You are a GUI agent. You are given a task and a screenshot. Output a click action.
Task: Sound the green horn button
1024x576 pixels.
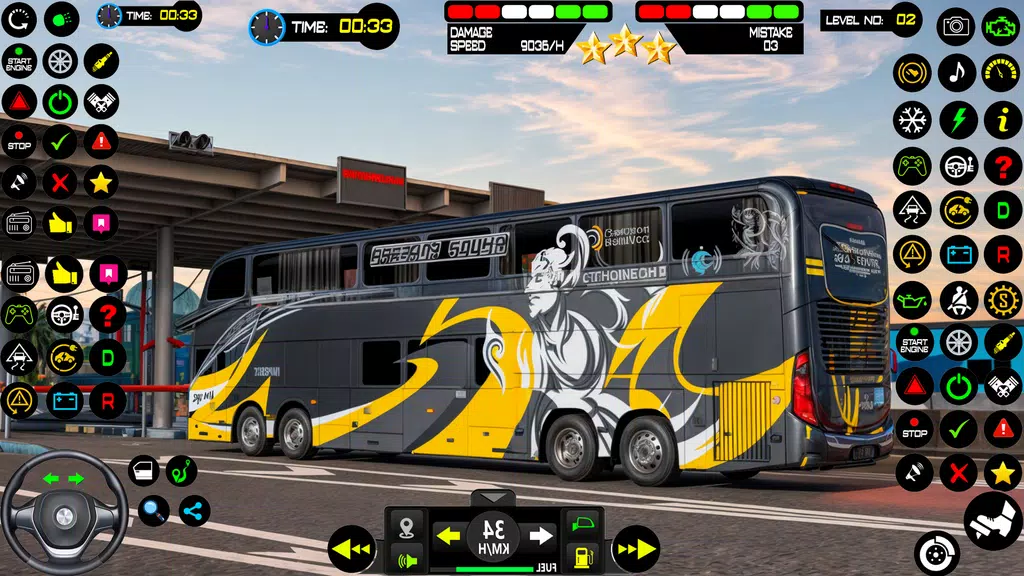(407, 558)
